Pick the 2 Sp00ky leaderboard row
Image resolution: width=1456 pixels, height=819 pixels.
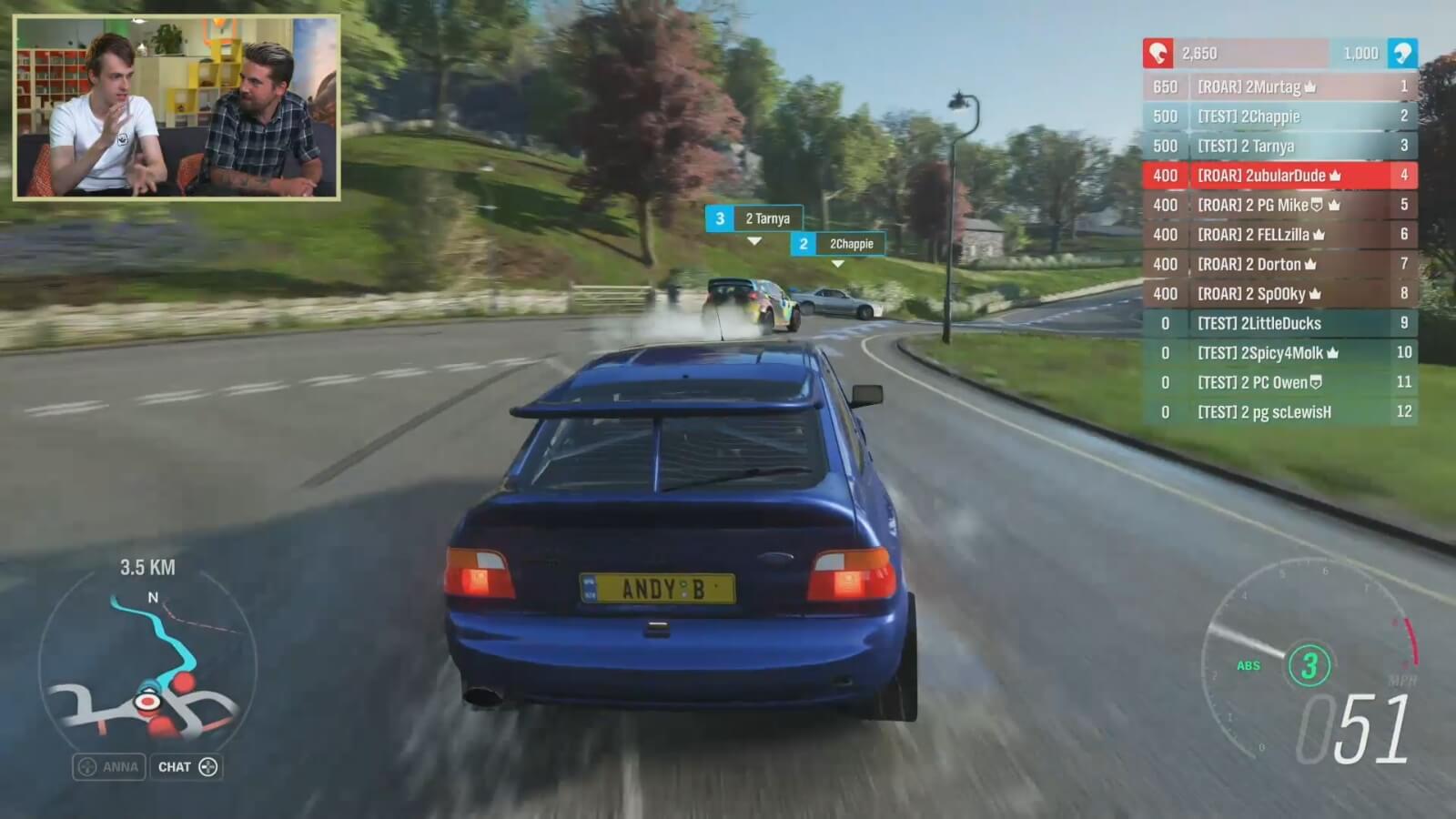click(1279, 294)
